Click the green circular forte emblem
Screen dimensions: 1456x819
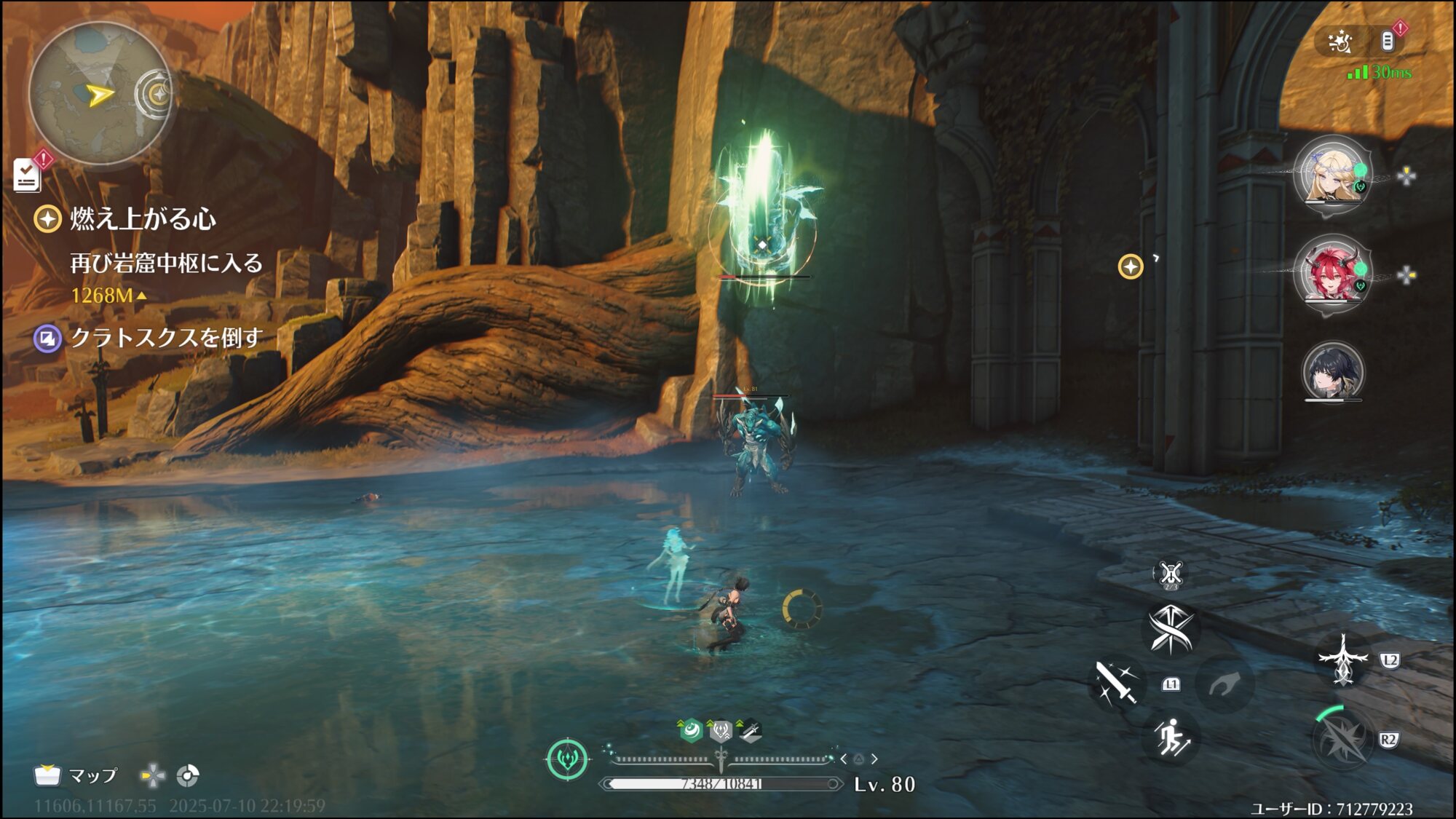[567, 759]
